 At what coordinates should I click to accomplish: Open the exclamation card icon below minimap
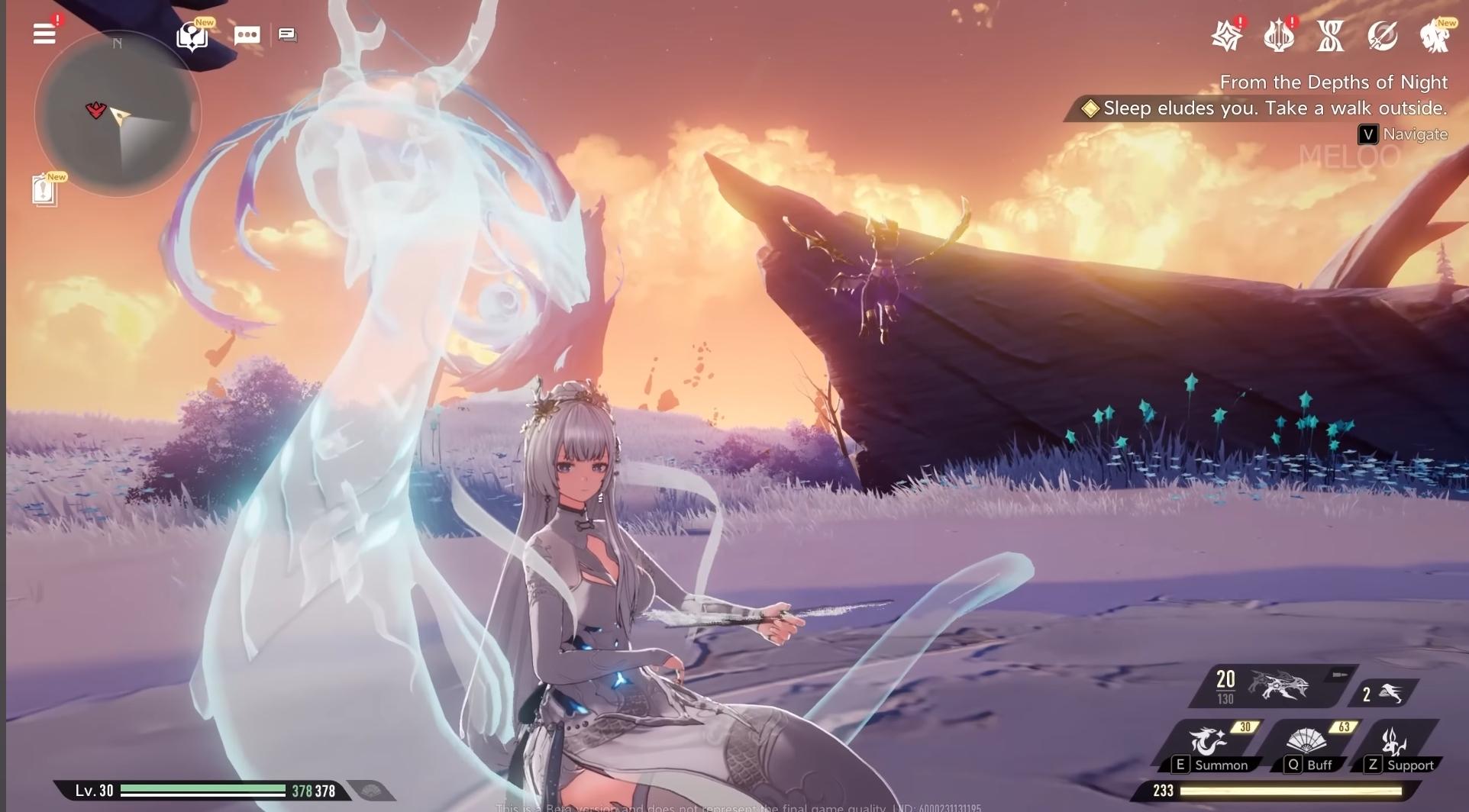click(x=44, y=190)
